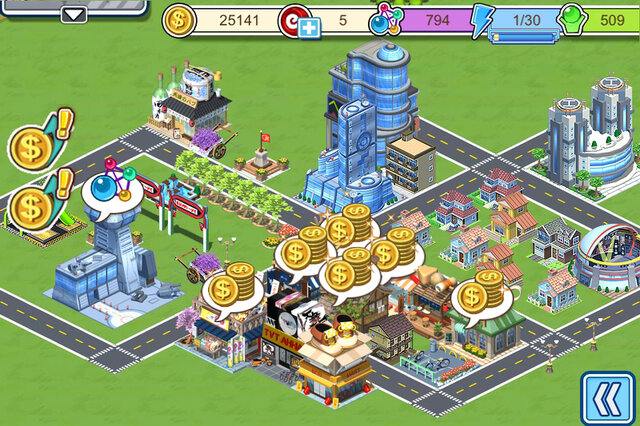Tap the lightning bolt energy icon

pos(482,20)
